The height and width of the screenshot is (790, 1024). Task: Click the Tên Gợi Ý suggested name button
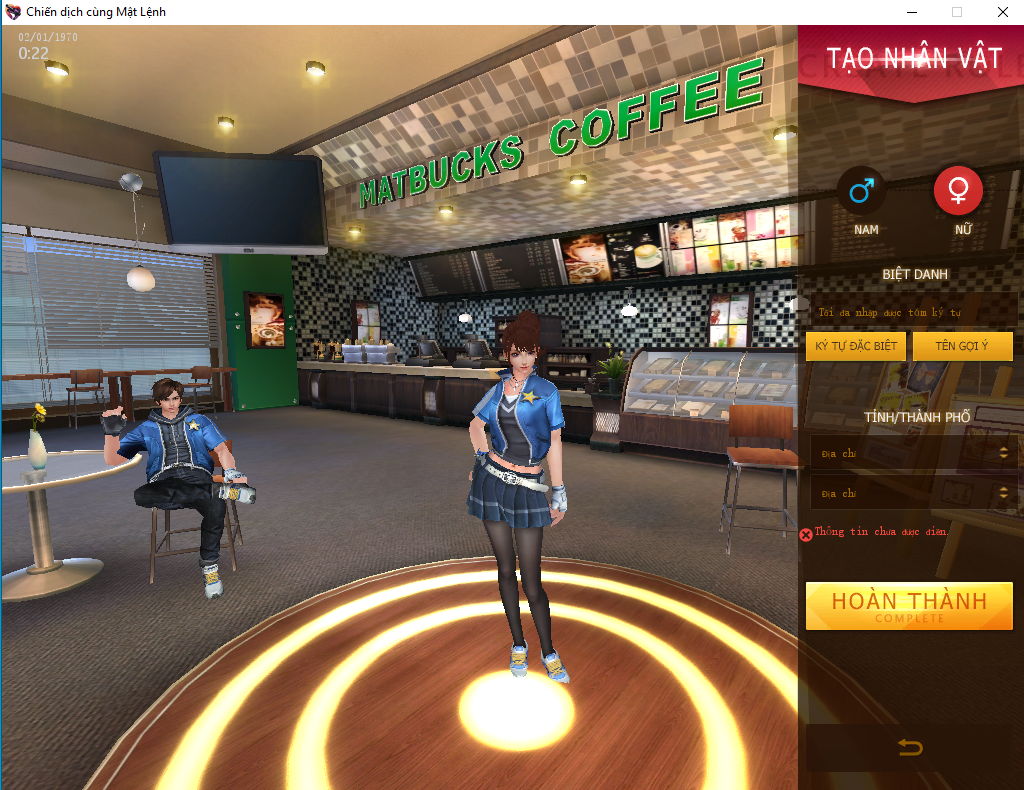click(x=962, y=347)
